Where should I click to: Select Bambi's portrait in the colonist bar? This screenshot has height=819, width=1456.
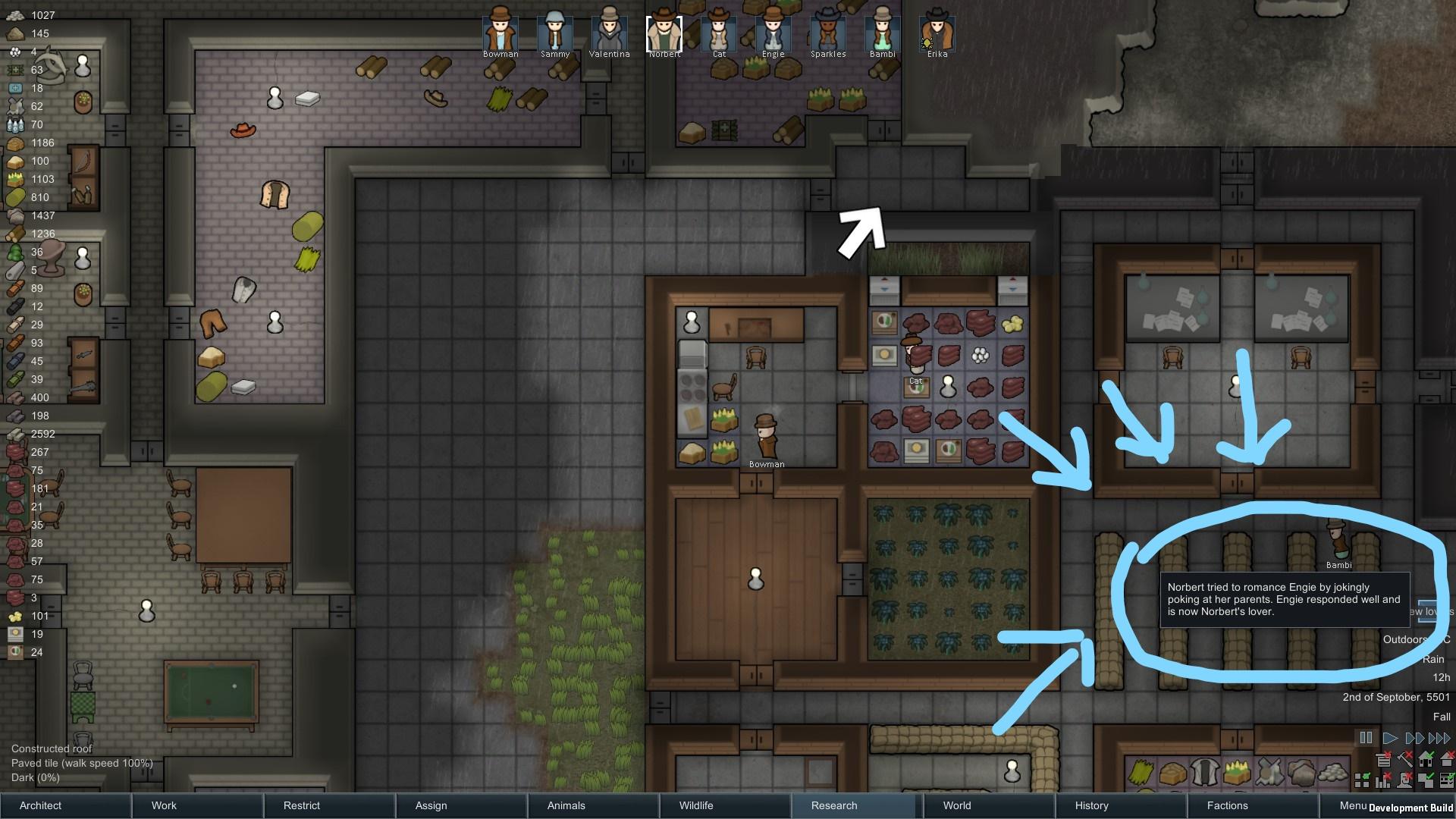(882, 32)
